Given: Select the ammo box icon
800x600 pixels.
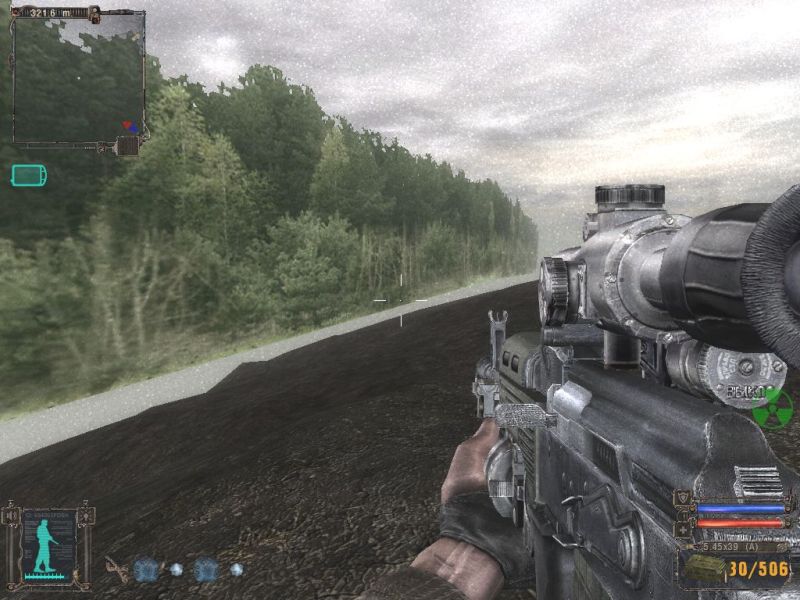Looking at the screenshot, I should [x=704, y=569].
